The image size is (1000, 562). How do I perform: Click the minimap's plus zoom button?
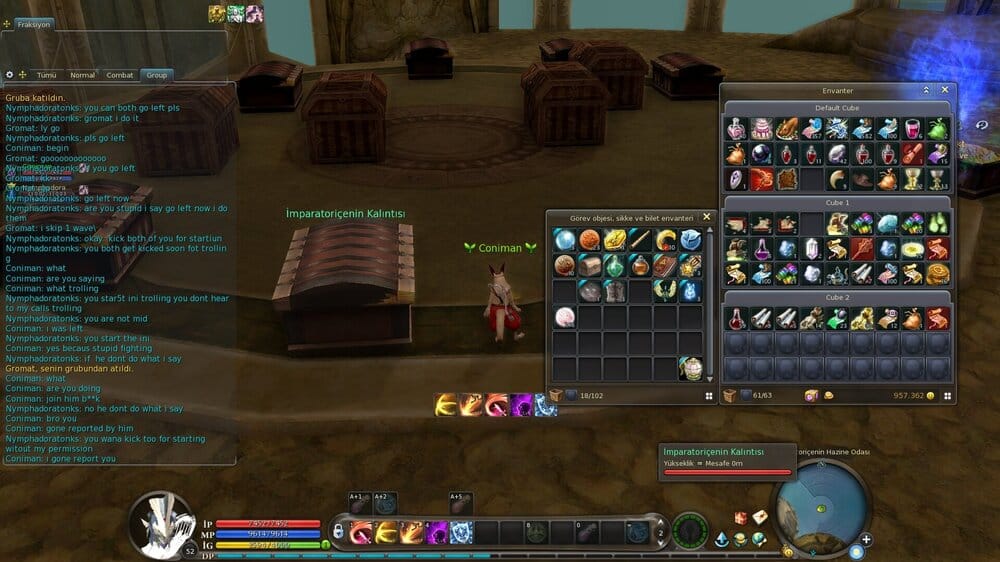[866, 540]
